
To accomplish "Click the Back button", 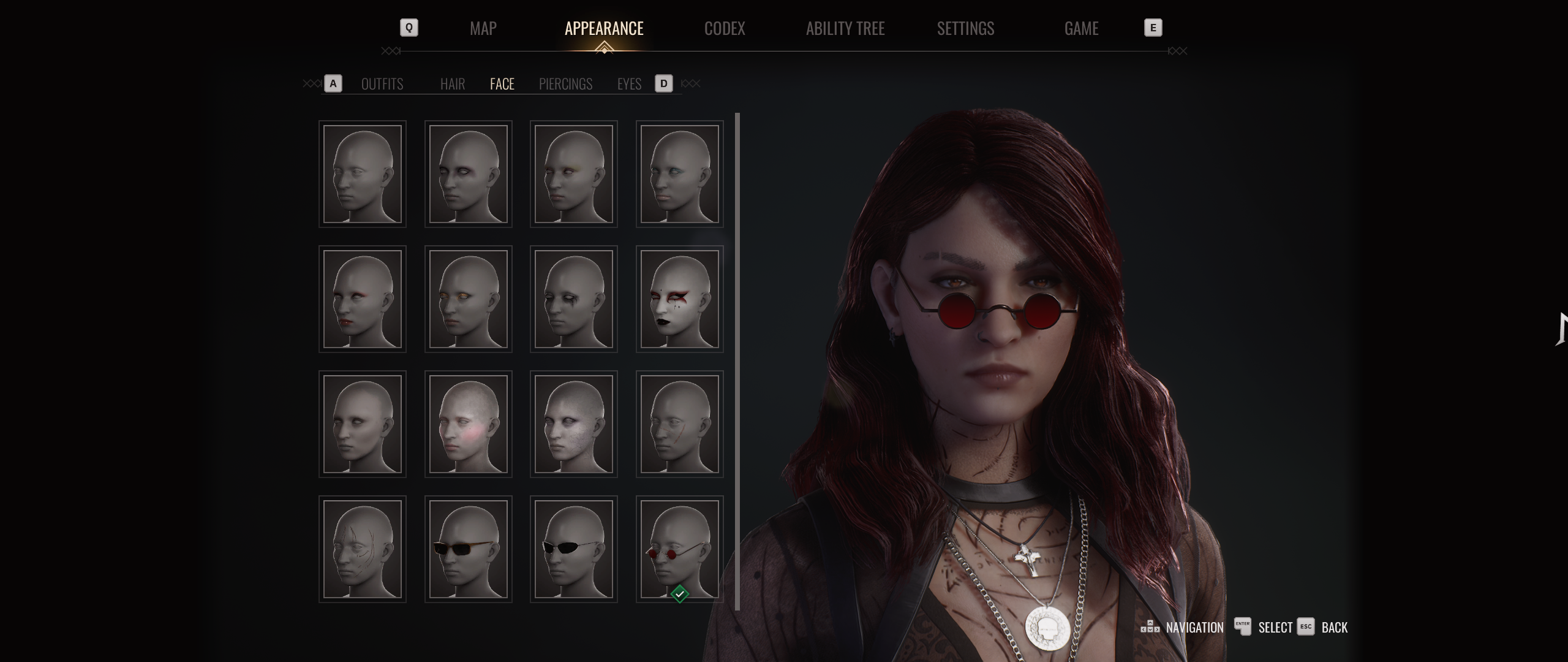I will click(x=1333, y=628).
